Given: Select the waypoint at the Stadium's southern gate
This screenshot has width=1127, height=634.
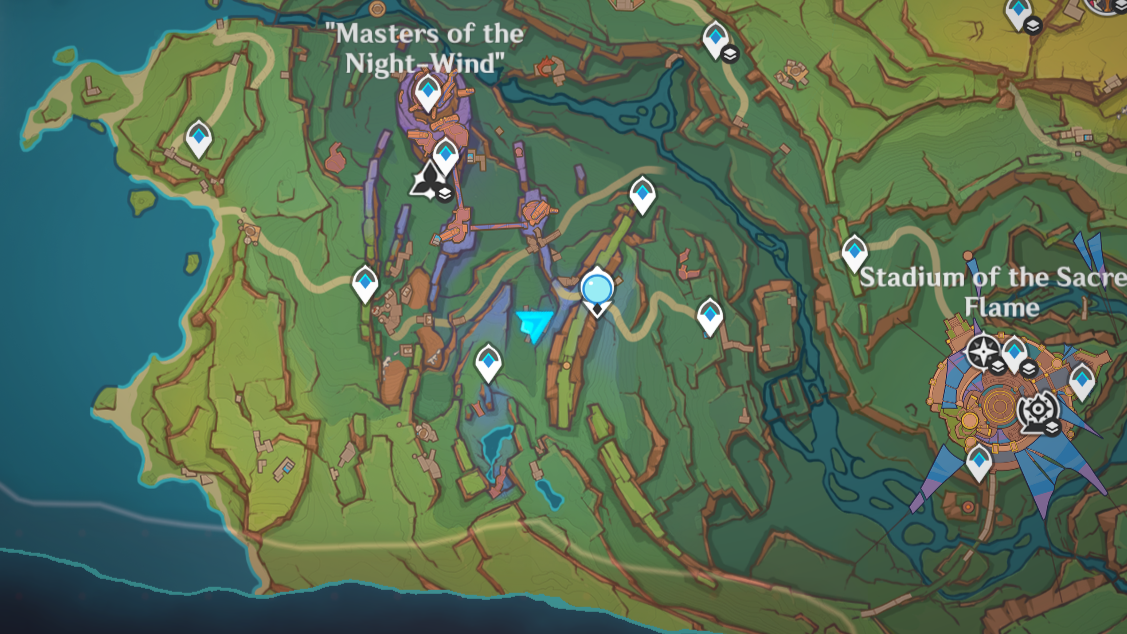Looking at the screenshot, I should 979,462.
